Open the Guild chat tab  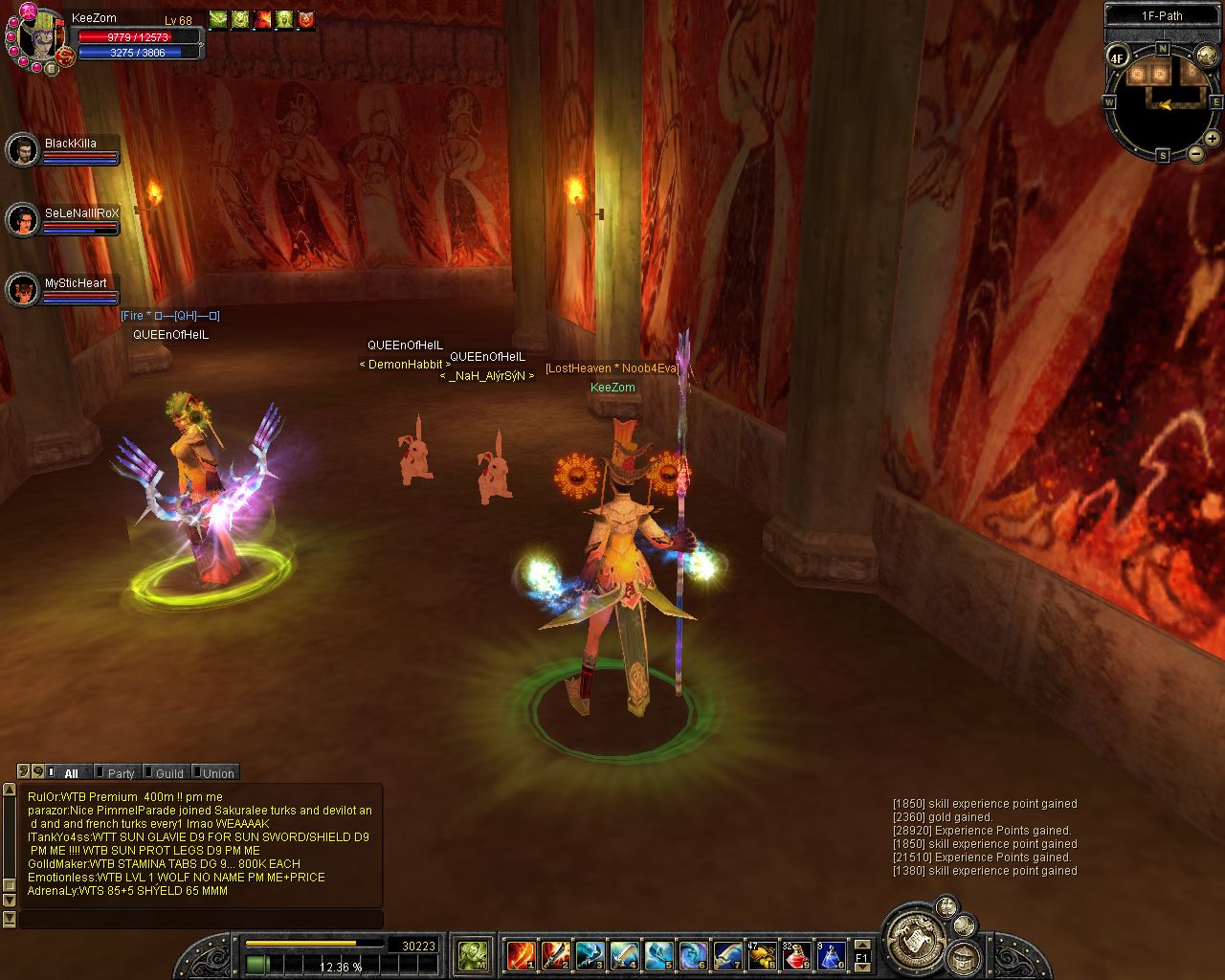168,773
